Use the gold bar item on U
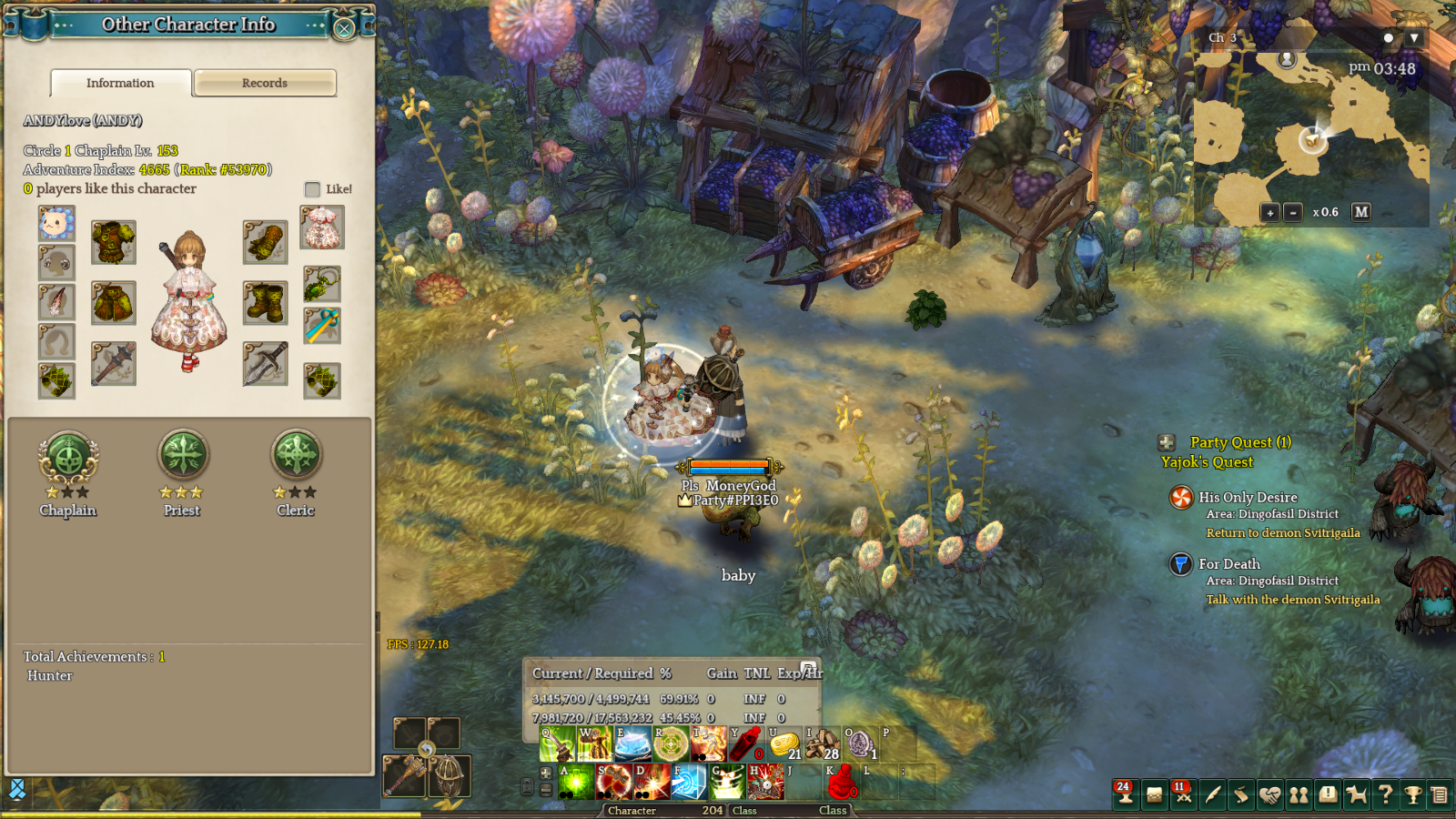Viewport: 1456px width, 819px height. (x=784, y=744)
